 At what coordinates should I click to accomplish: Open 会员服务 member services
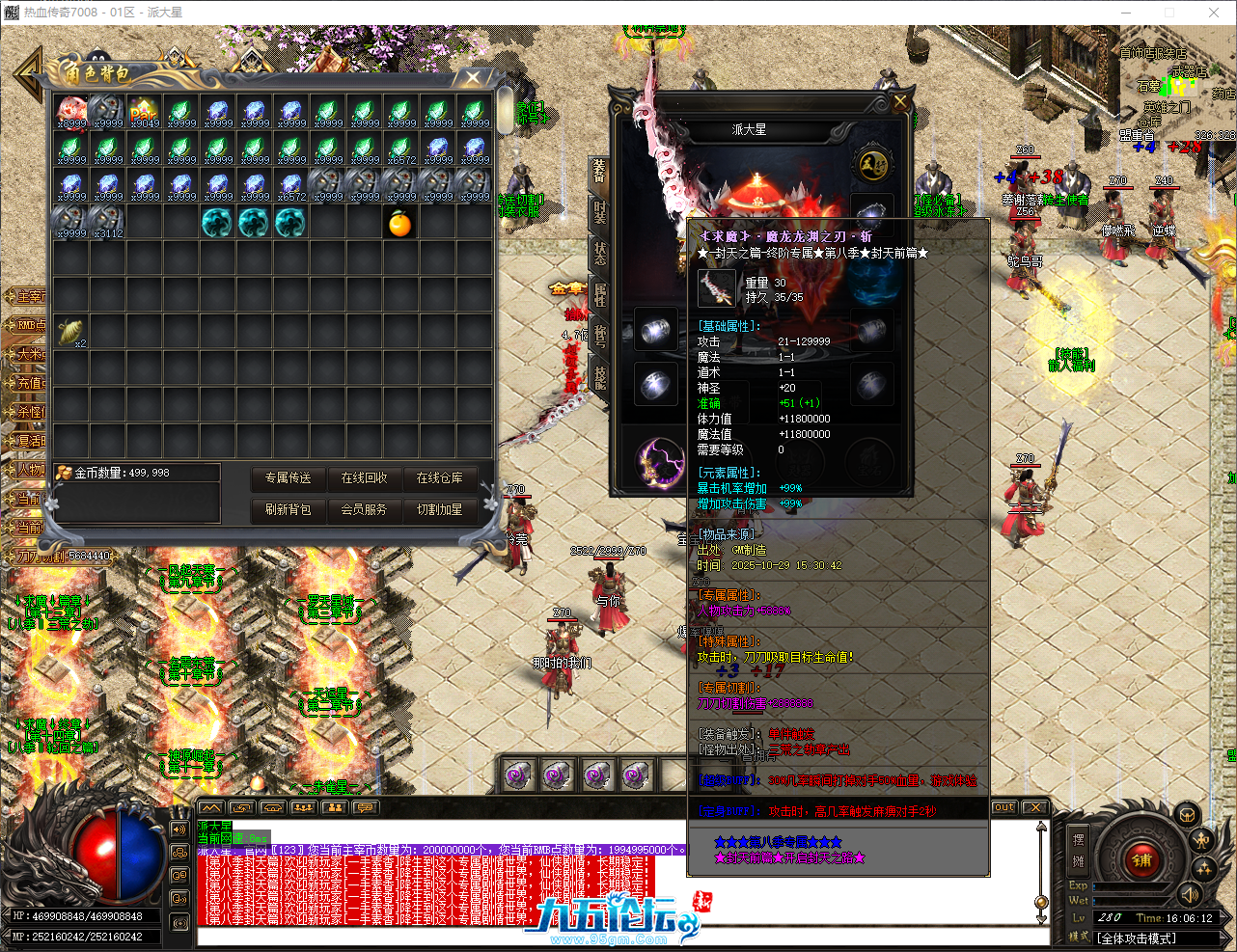click(364, 509)
